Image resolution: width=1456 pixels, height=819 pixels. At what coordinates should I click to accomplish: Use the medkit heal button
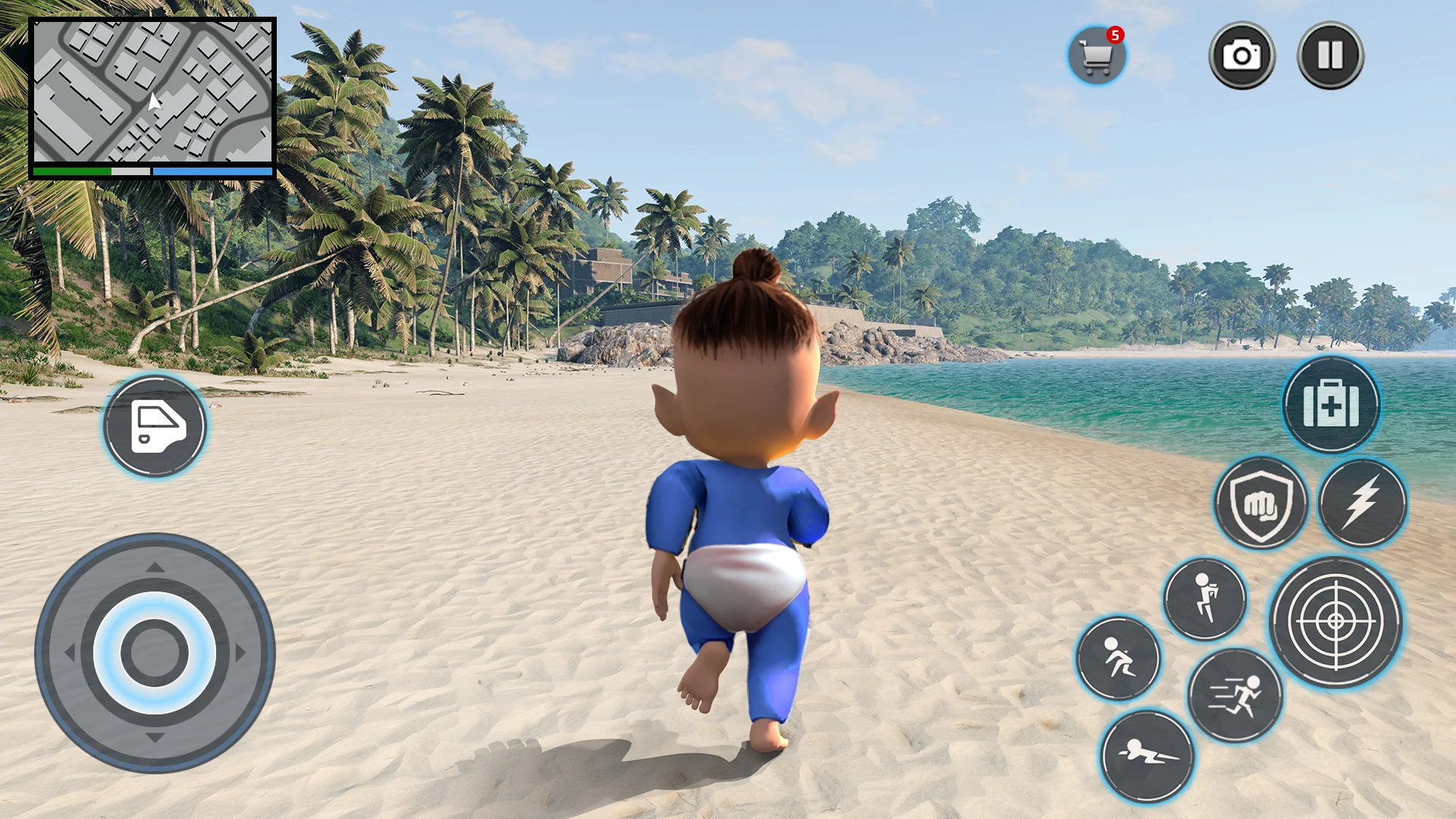[1331, 405]
